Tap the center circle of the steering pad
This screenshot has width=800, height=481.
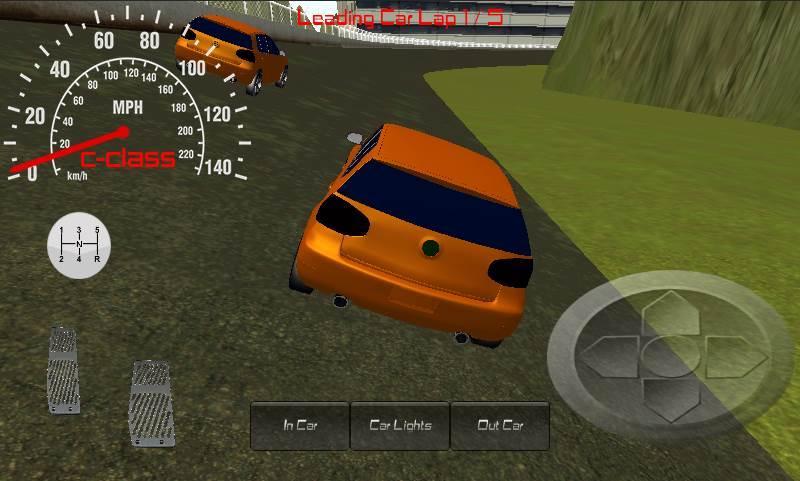click(666, 355)
